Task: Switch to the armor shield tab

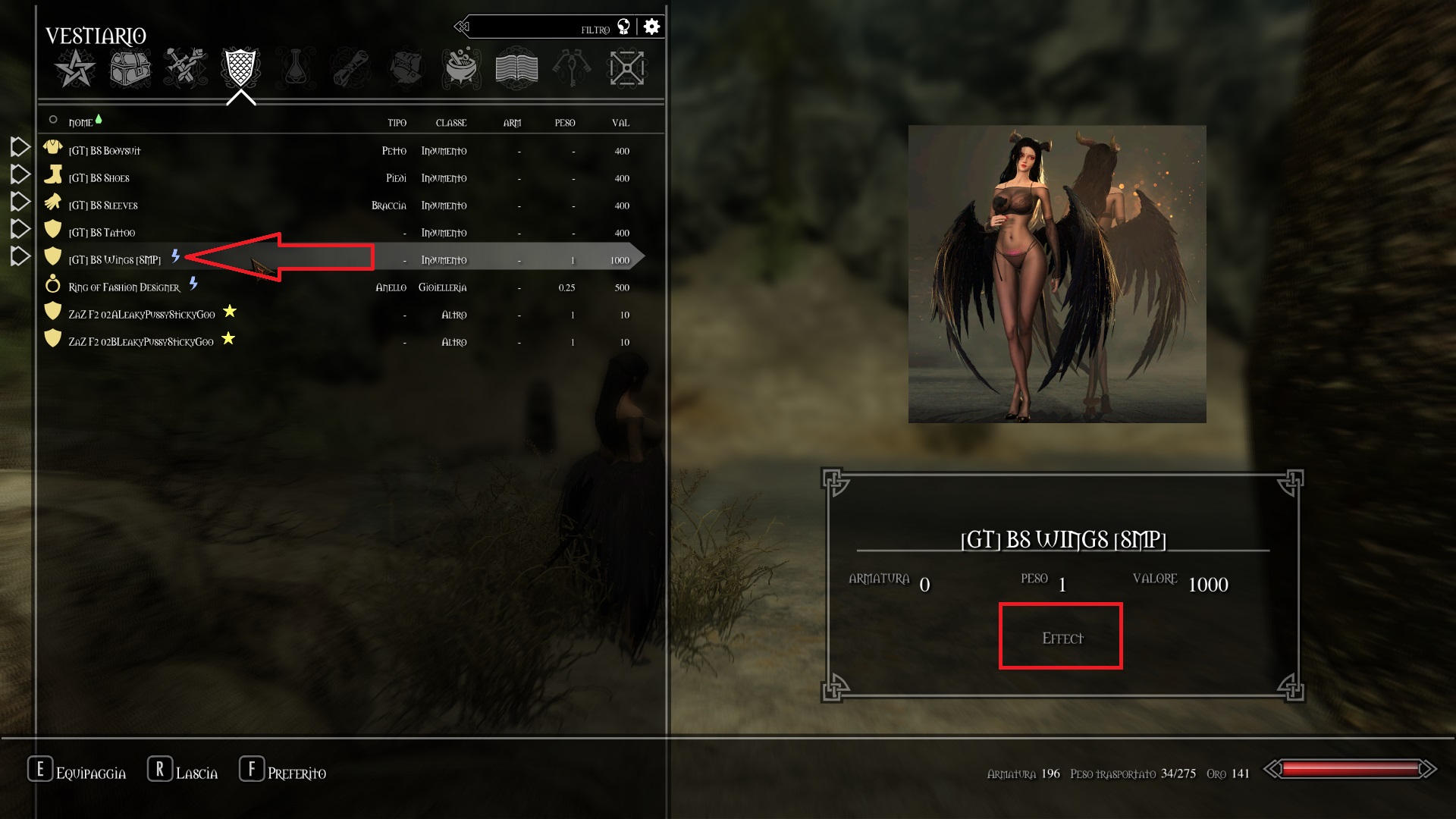Action: (x=240, y=68)
